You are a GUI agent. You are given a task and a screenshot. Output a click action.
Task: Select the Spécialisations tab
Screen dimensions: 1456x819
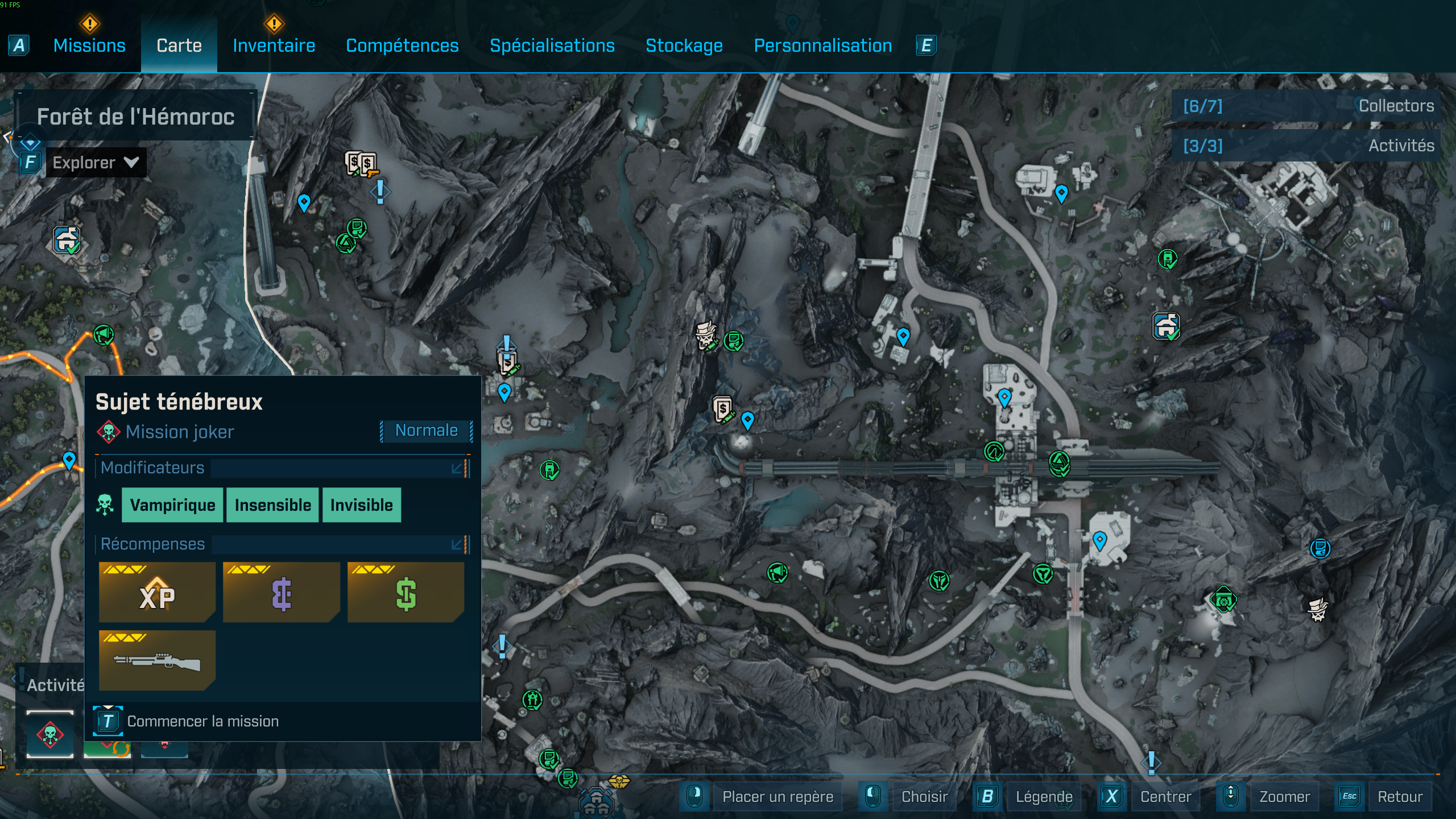[x=552, y=45]
